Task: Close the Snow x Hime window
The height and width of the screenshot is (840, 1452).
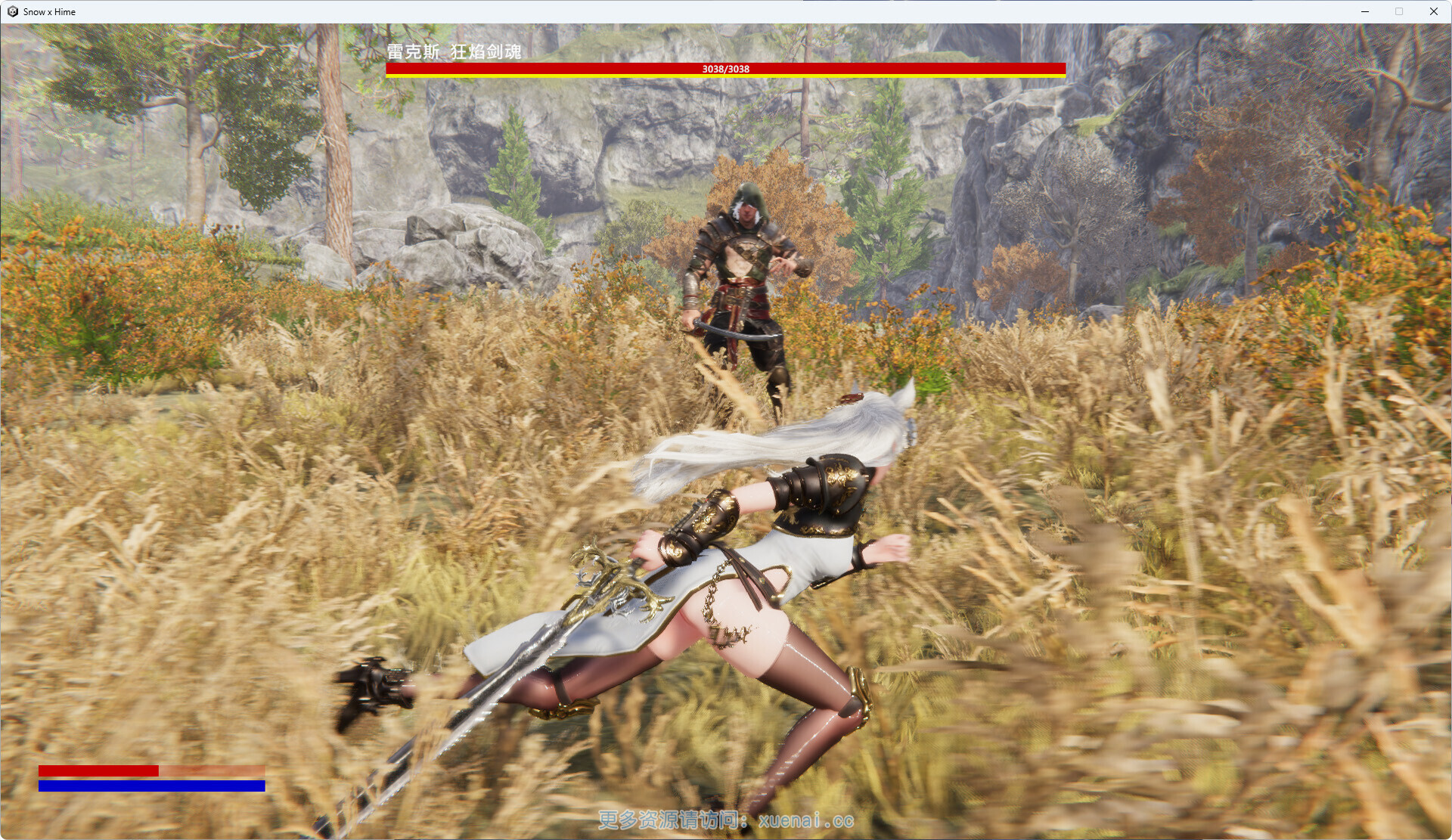Action: coord(1433,11)
